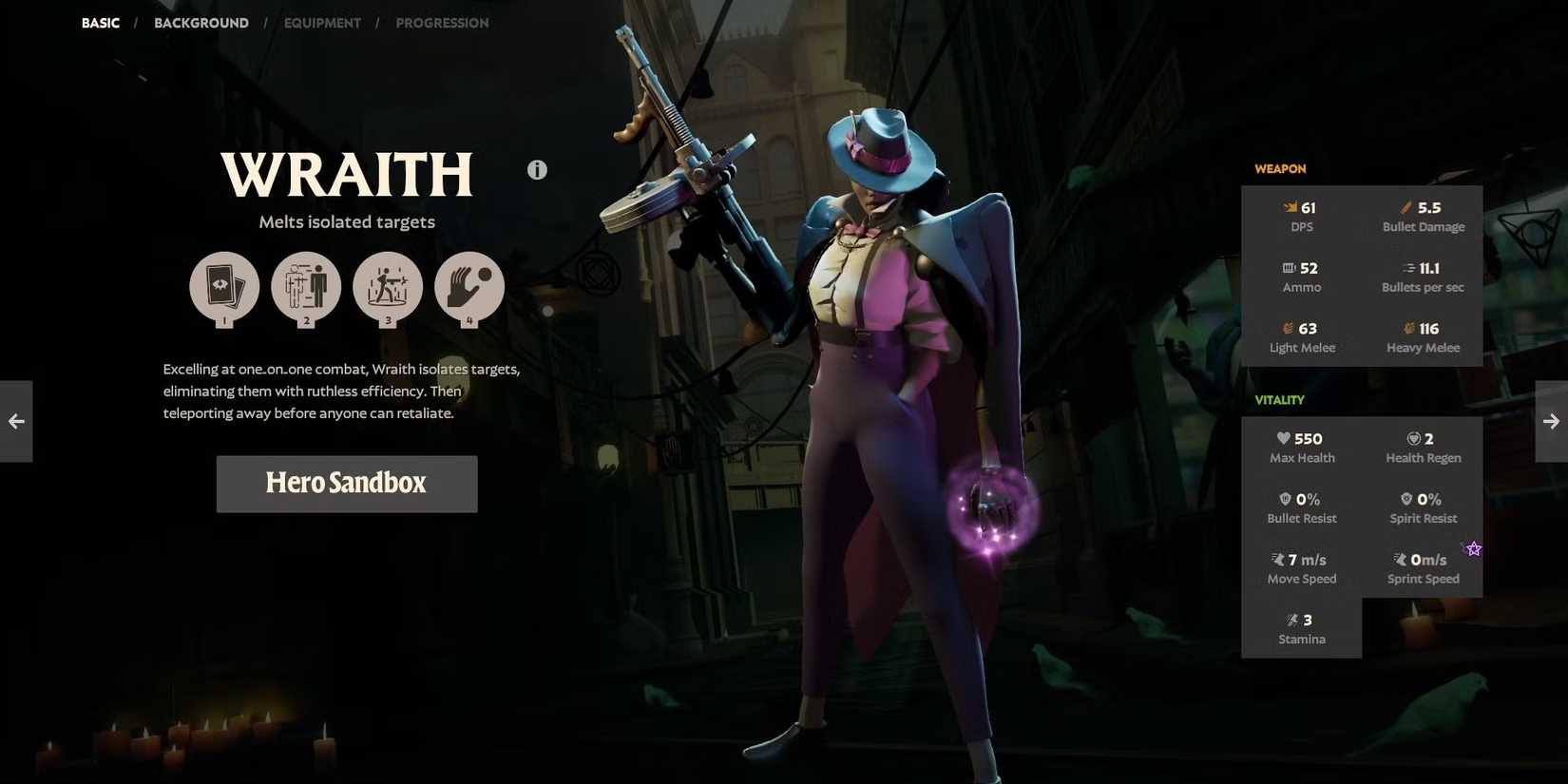
Task: Select Wraith's second ability icon
Action: click(306, 287)
